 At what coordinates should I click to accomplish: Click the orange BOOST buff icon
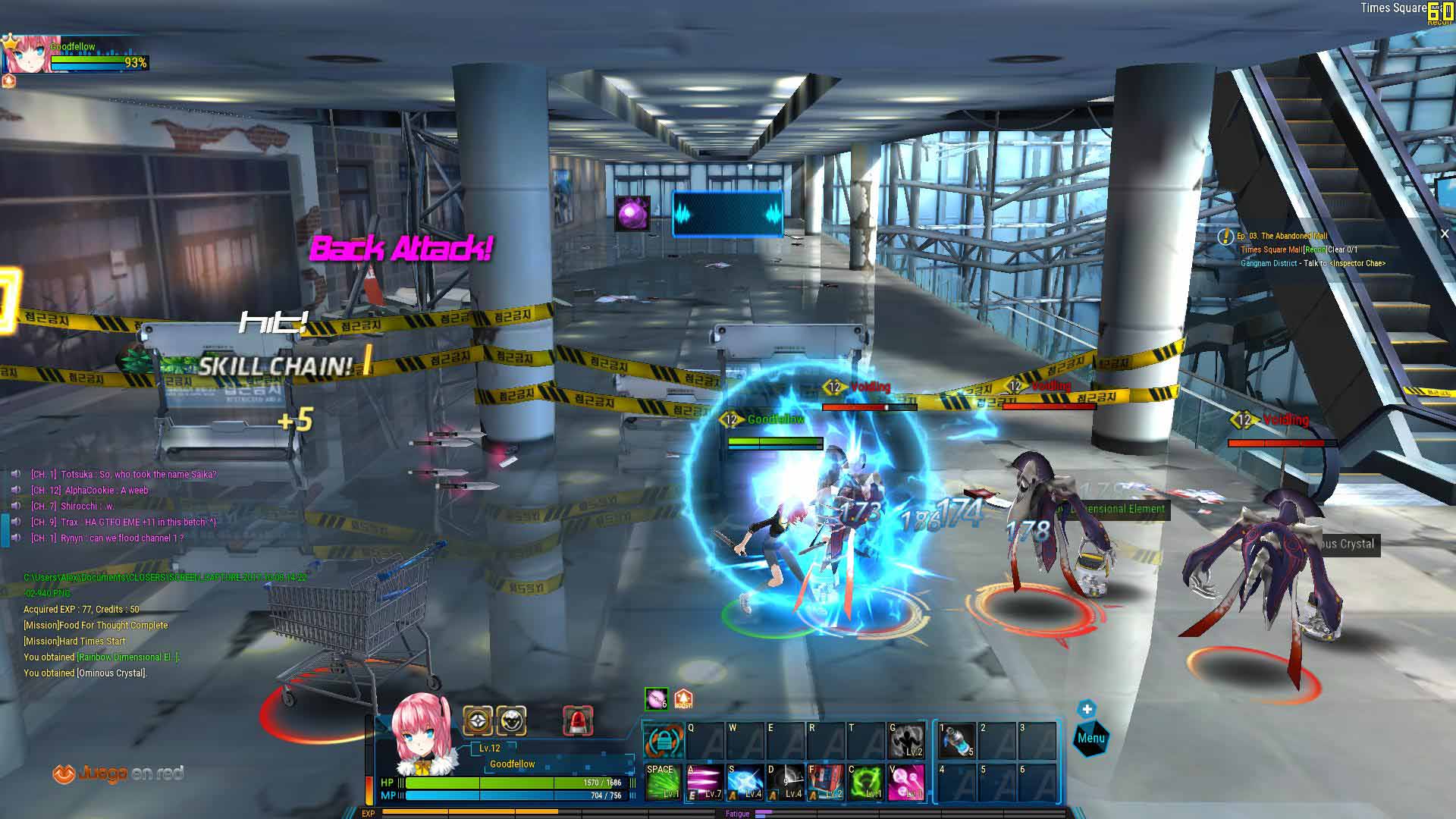683,698
